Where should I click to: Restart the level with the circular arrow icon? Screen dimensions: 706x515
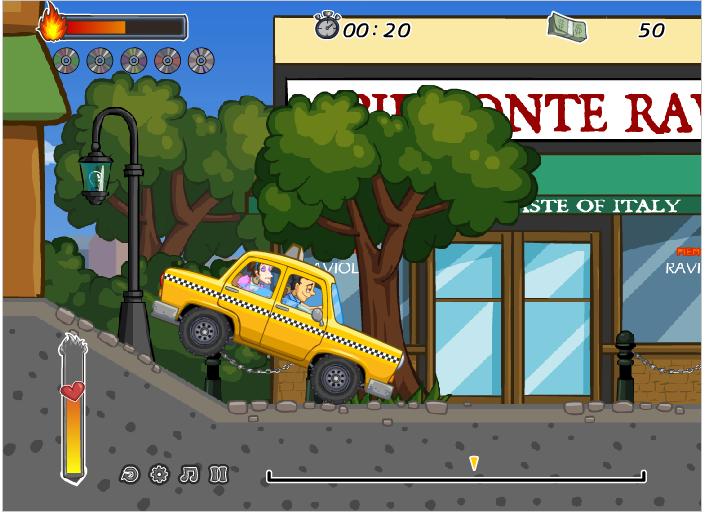pos(128,474)
